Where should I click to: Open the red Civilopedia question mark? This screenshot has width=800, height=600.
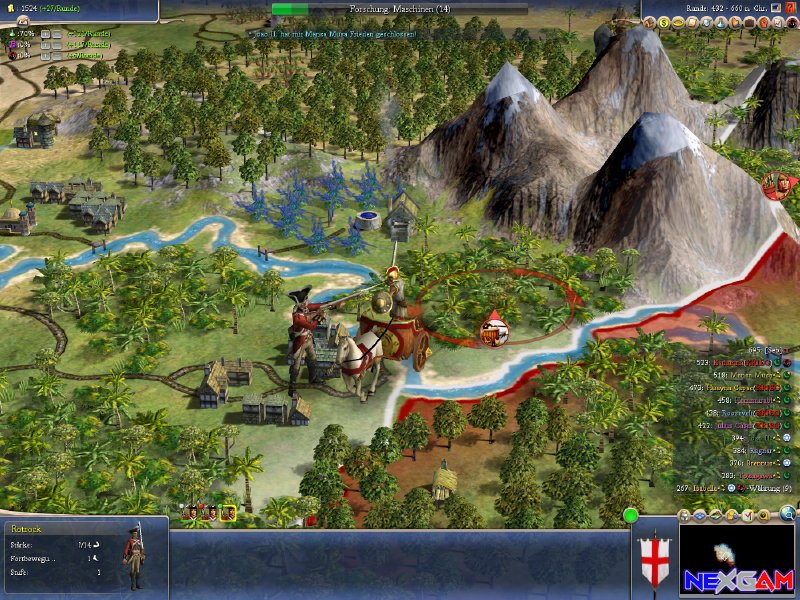[790, 8]
